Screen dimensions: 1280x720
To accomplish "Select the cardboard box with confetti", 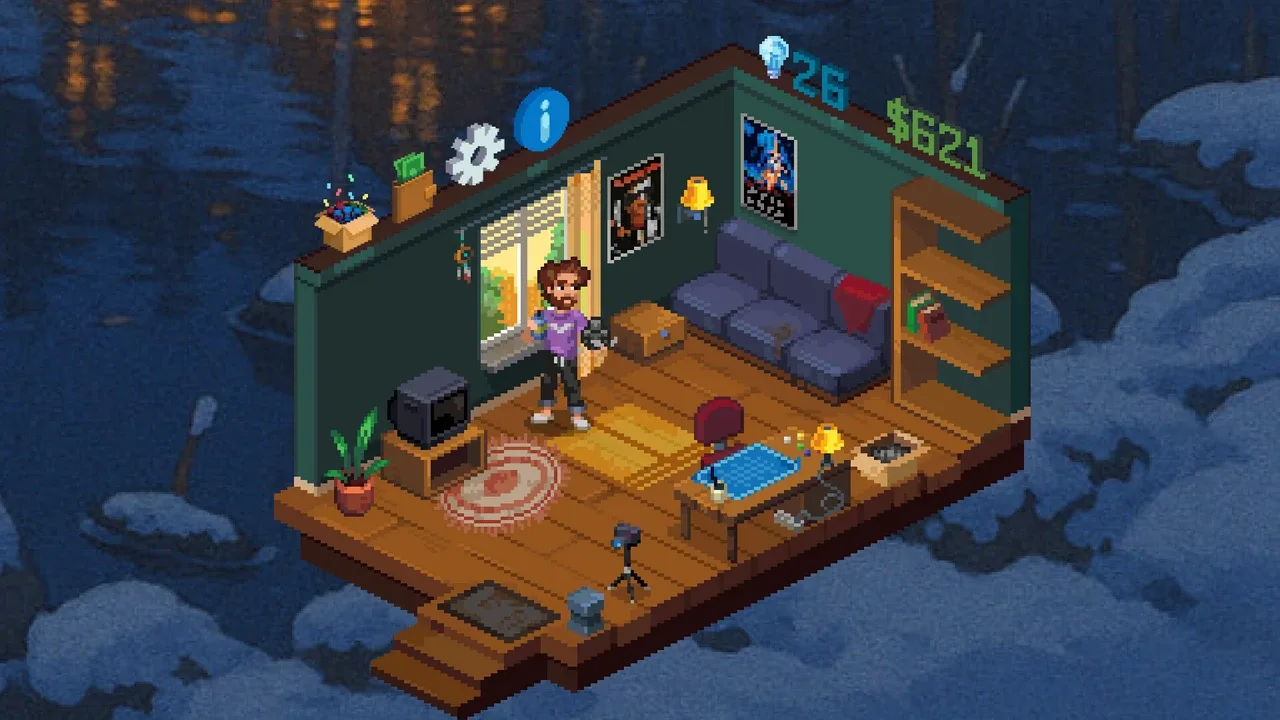I will [346, 223].
